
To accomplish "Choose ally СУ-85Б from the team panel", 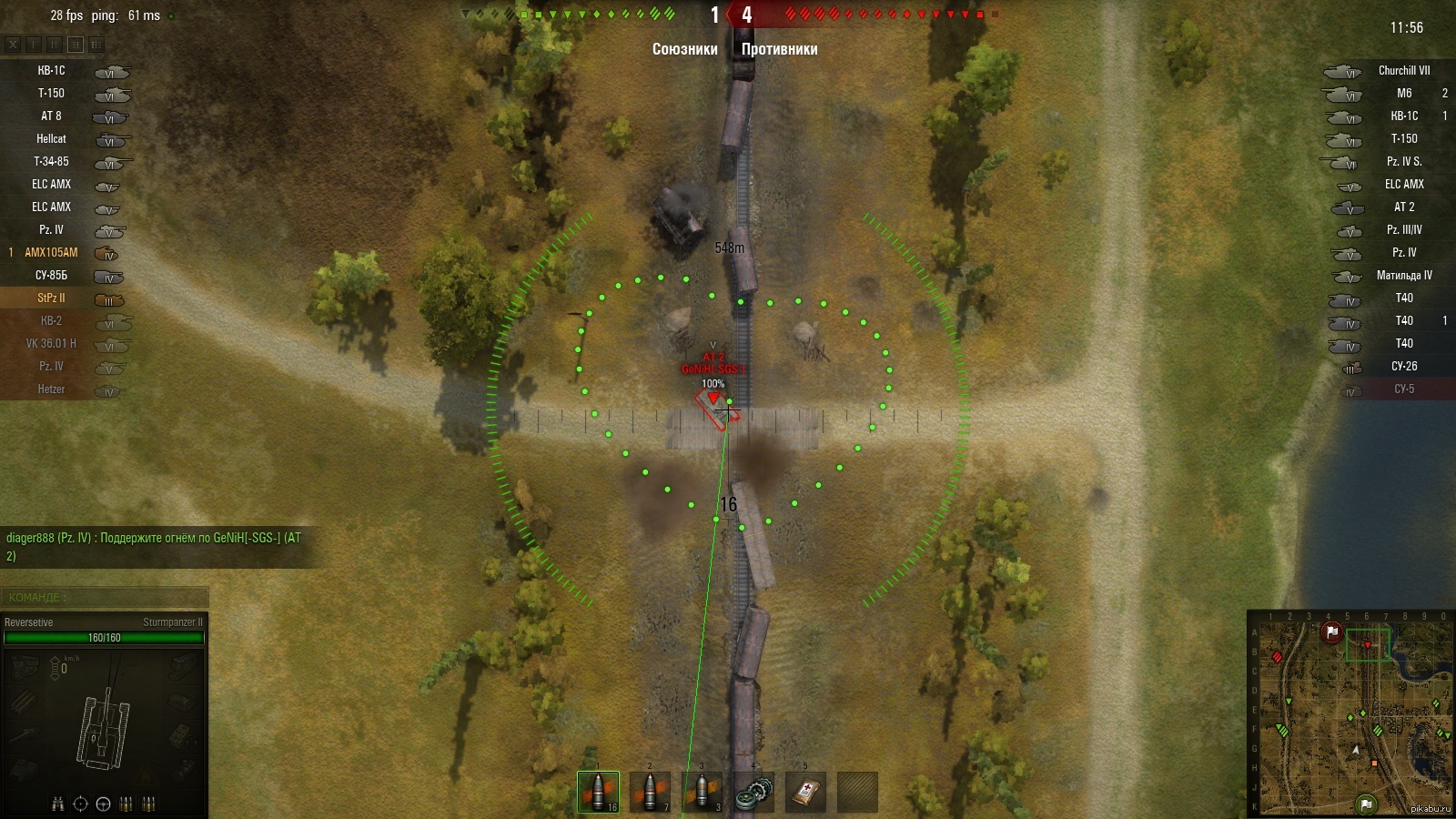I will pos(52,276).
